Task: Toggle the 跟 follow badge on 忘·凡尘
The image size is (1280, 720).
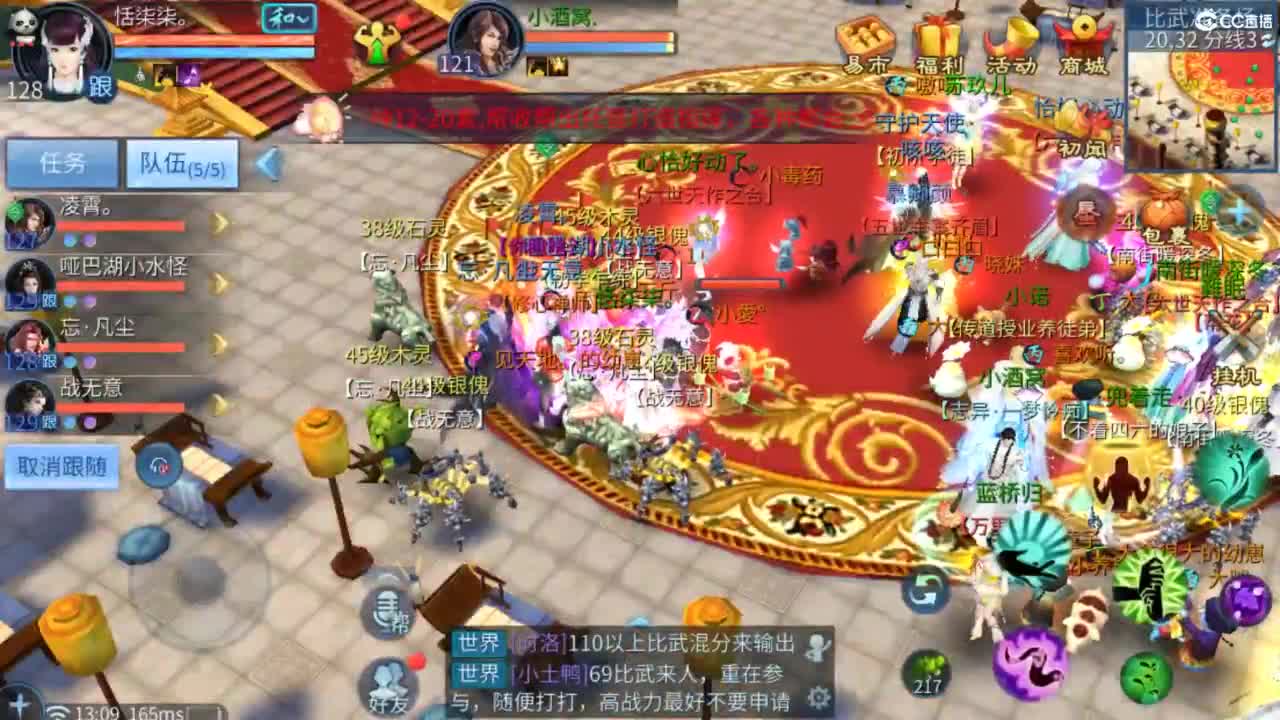Action: (x=47, y=358)
